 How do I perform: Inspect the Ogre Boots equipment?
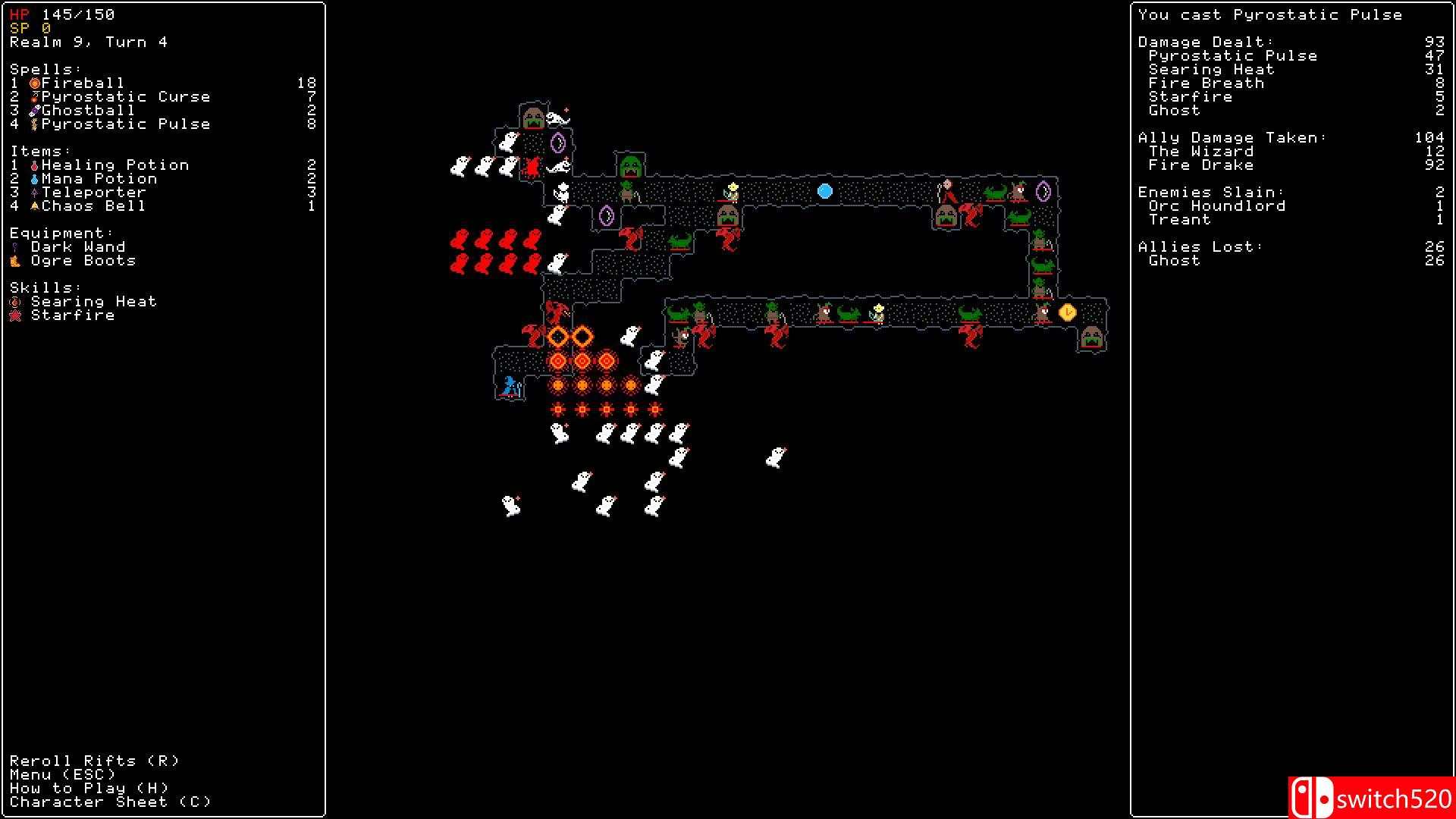point(83,260)
